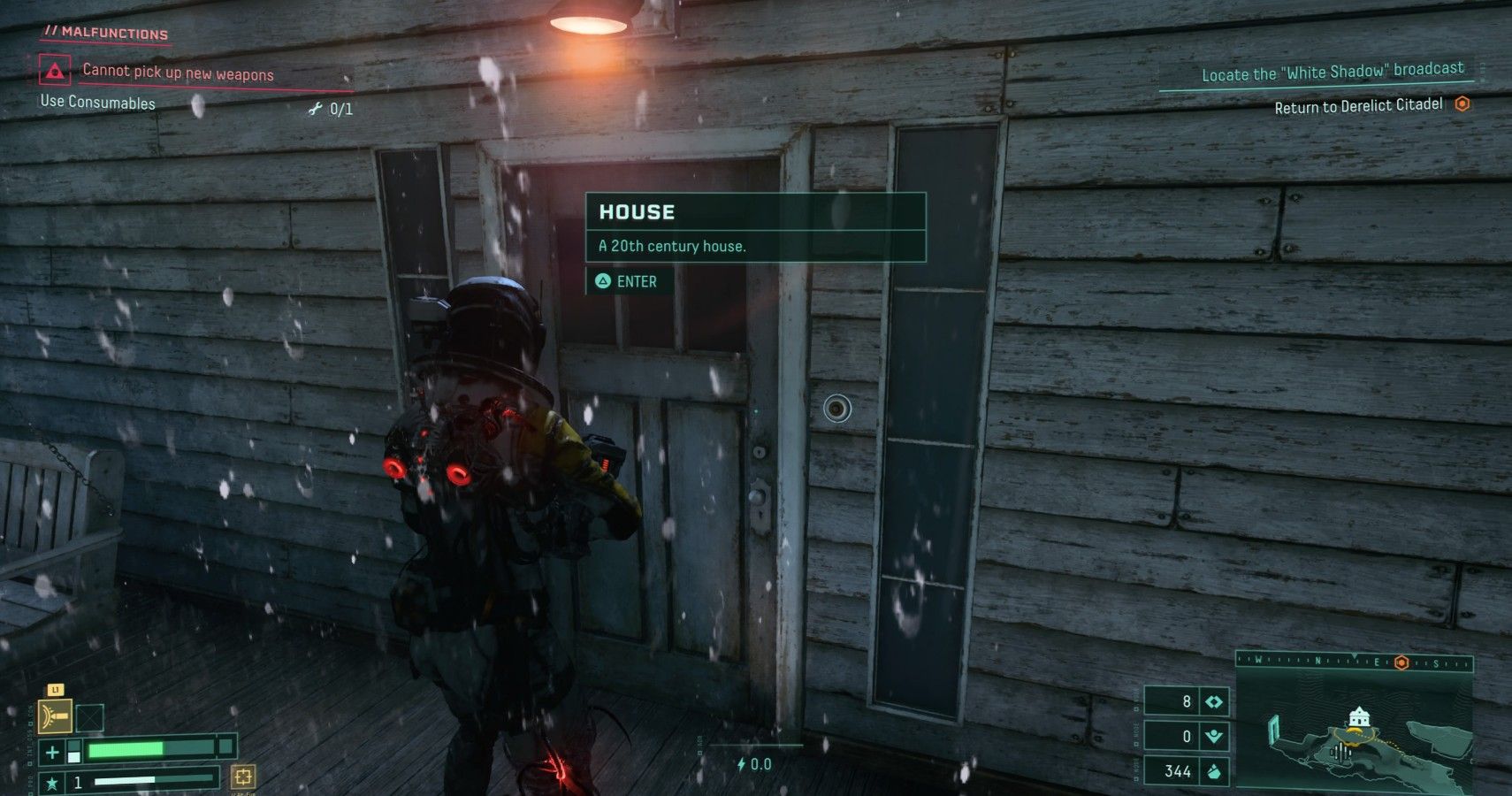Toggle the empty square consumable slot
The image size is (1512, 796).
(x=89, y=717)
